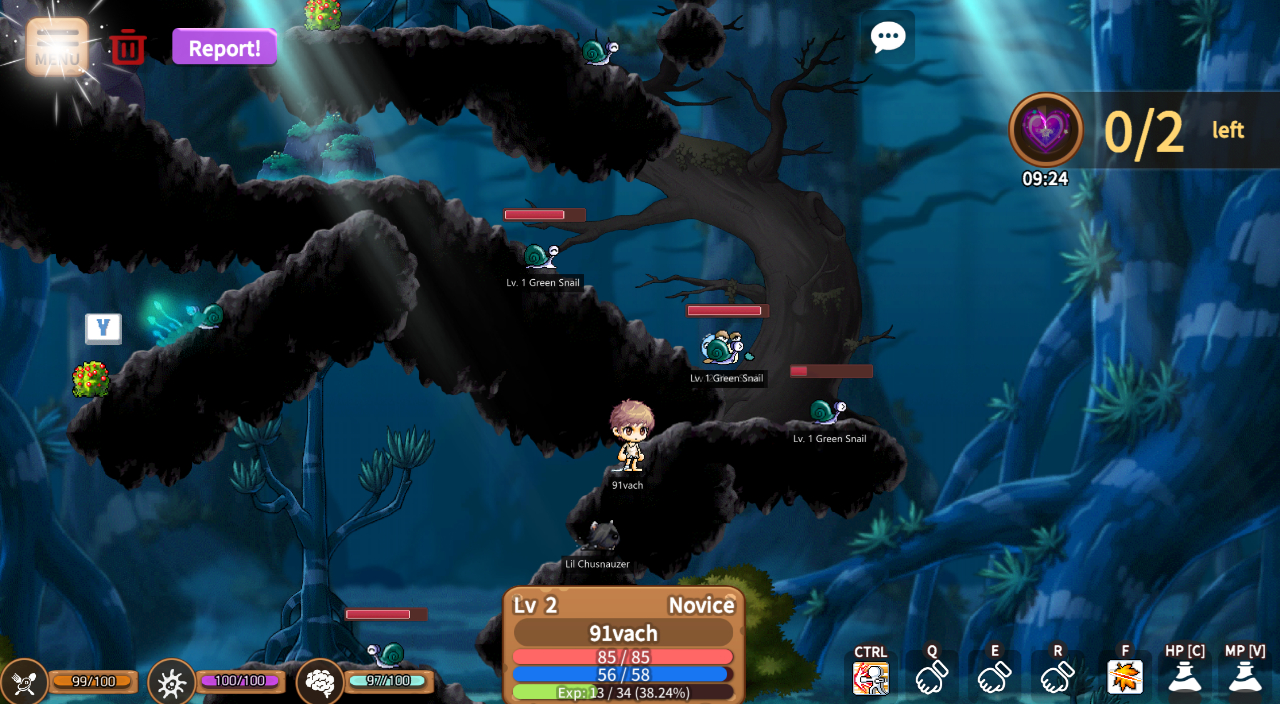Select the R fist skill slot
Image resolution: width=1280 pixels, height=704 pixels.
point(1057,677)
